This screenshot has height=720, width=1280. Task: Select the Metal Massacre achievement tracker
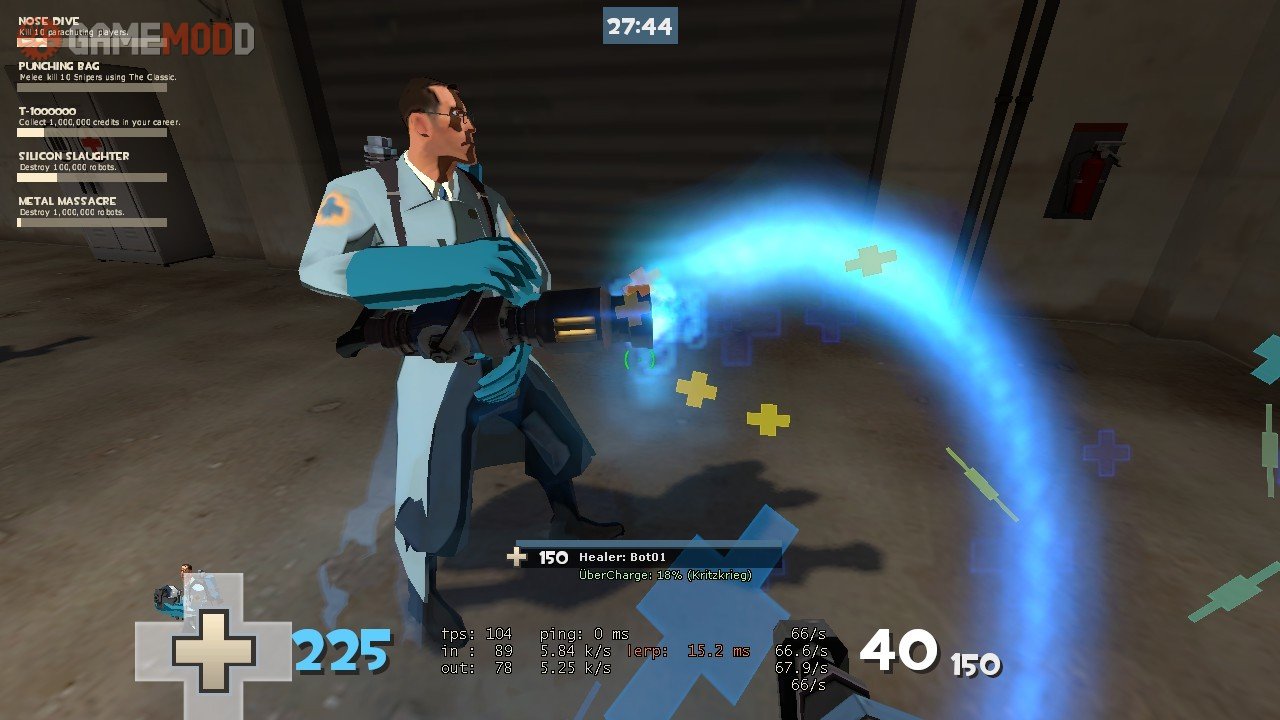[92, 211]
